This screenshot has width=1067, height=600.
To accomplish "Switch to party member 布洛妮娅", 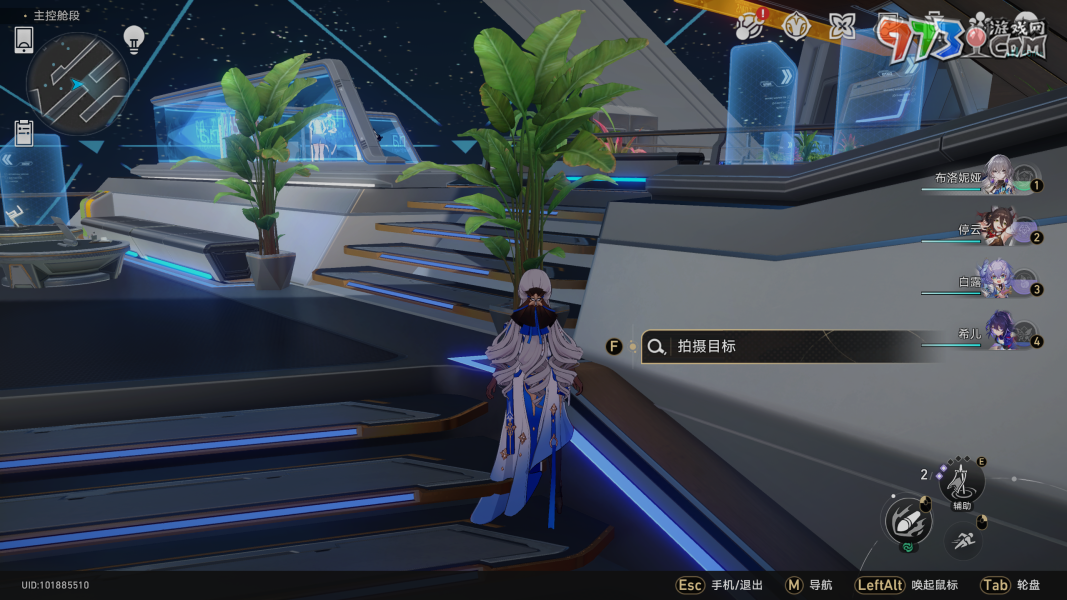I will (998, 177).
